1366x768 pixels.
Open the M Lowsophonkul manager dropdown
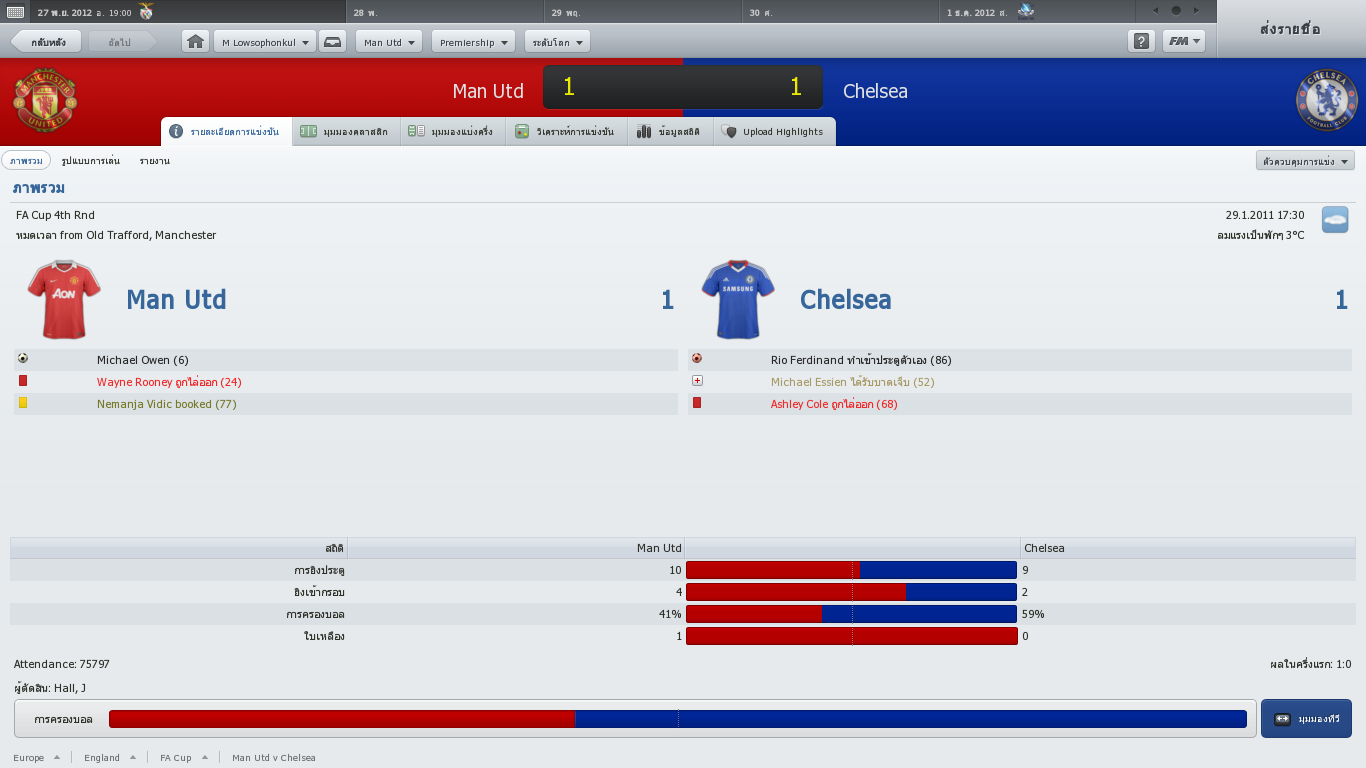pos(264,42)
